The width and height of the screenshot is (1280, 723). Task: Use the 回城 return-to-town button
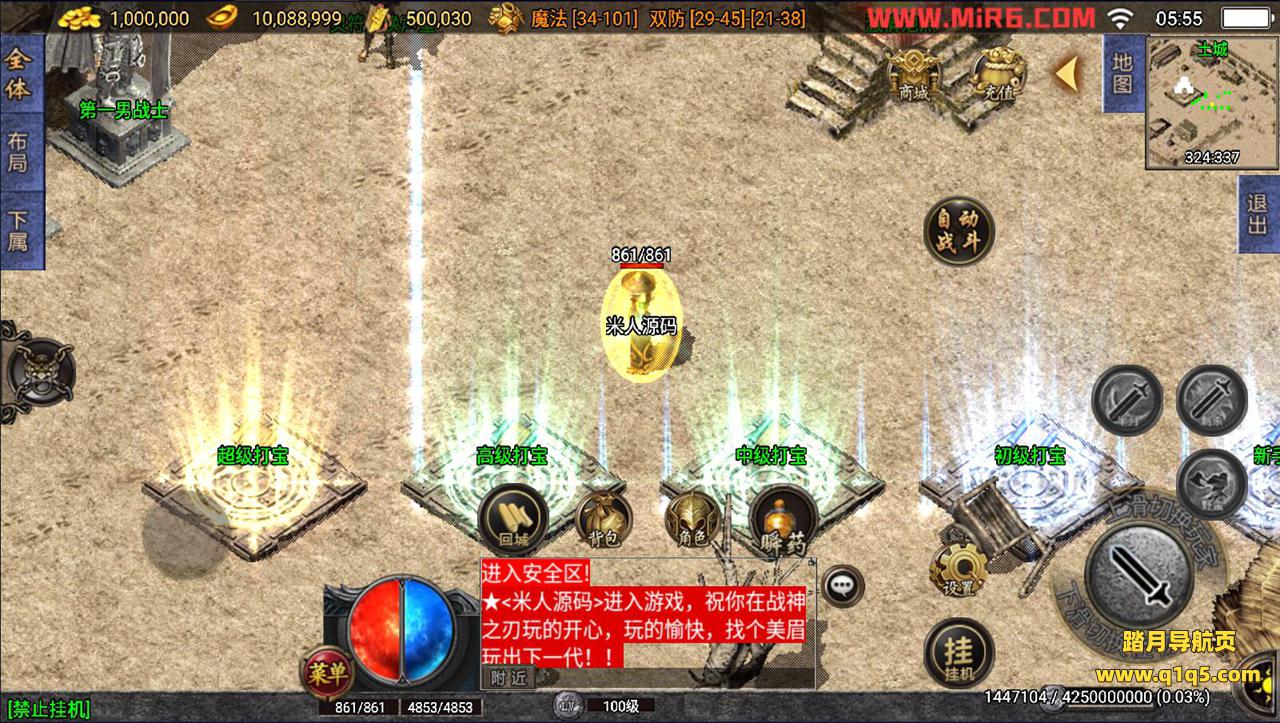(x=512, y=519)
